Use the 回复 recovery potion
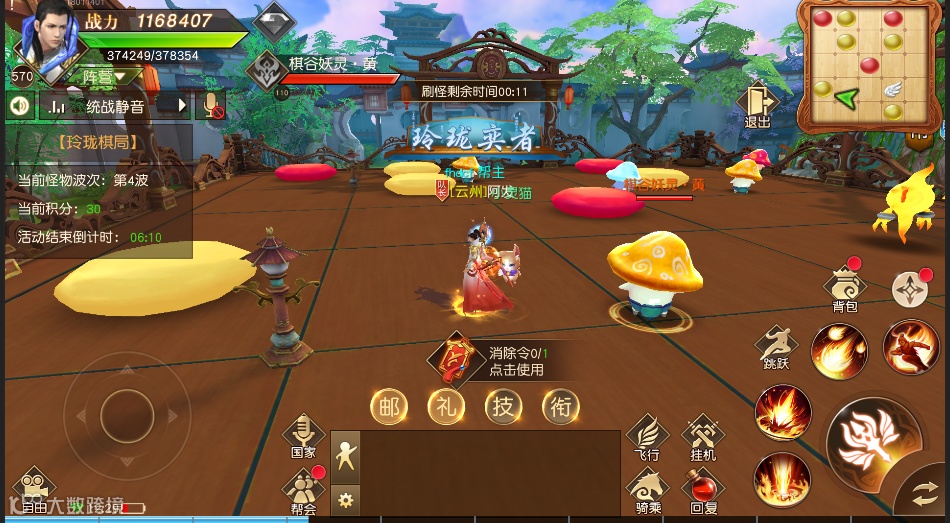 [x=703, y=490]
